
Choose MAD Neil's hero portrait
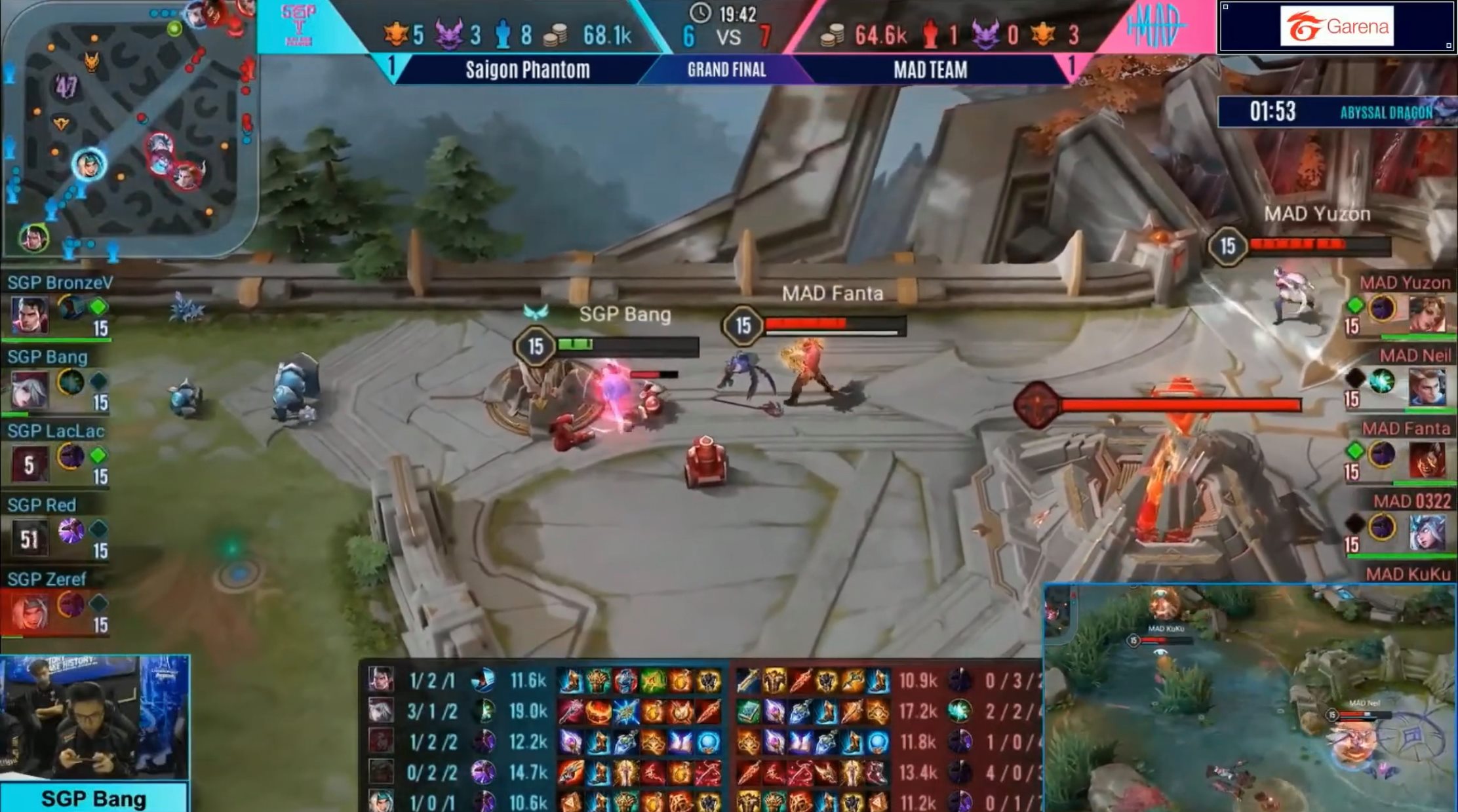point(1427,387)
